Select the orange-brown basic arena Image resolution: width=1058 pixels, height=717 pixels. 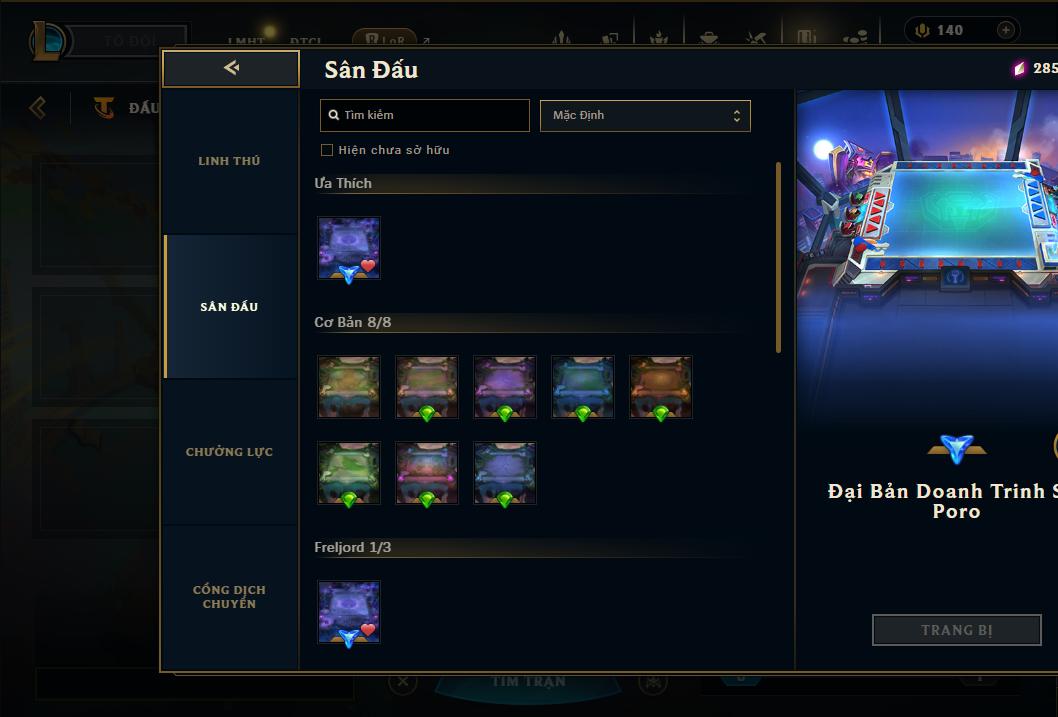coord(661,386)
